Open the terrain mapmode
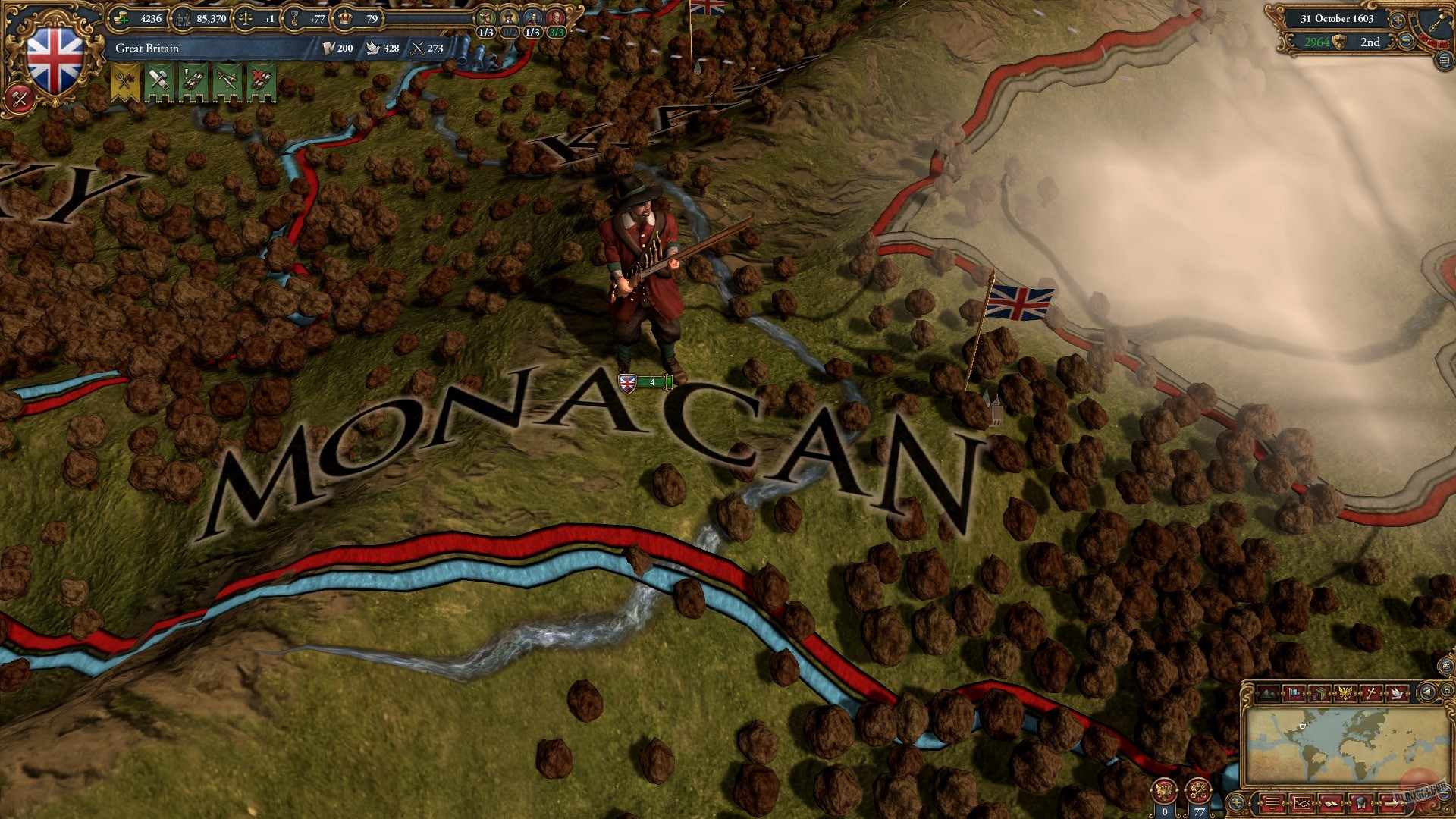 (1267, 692)
